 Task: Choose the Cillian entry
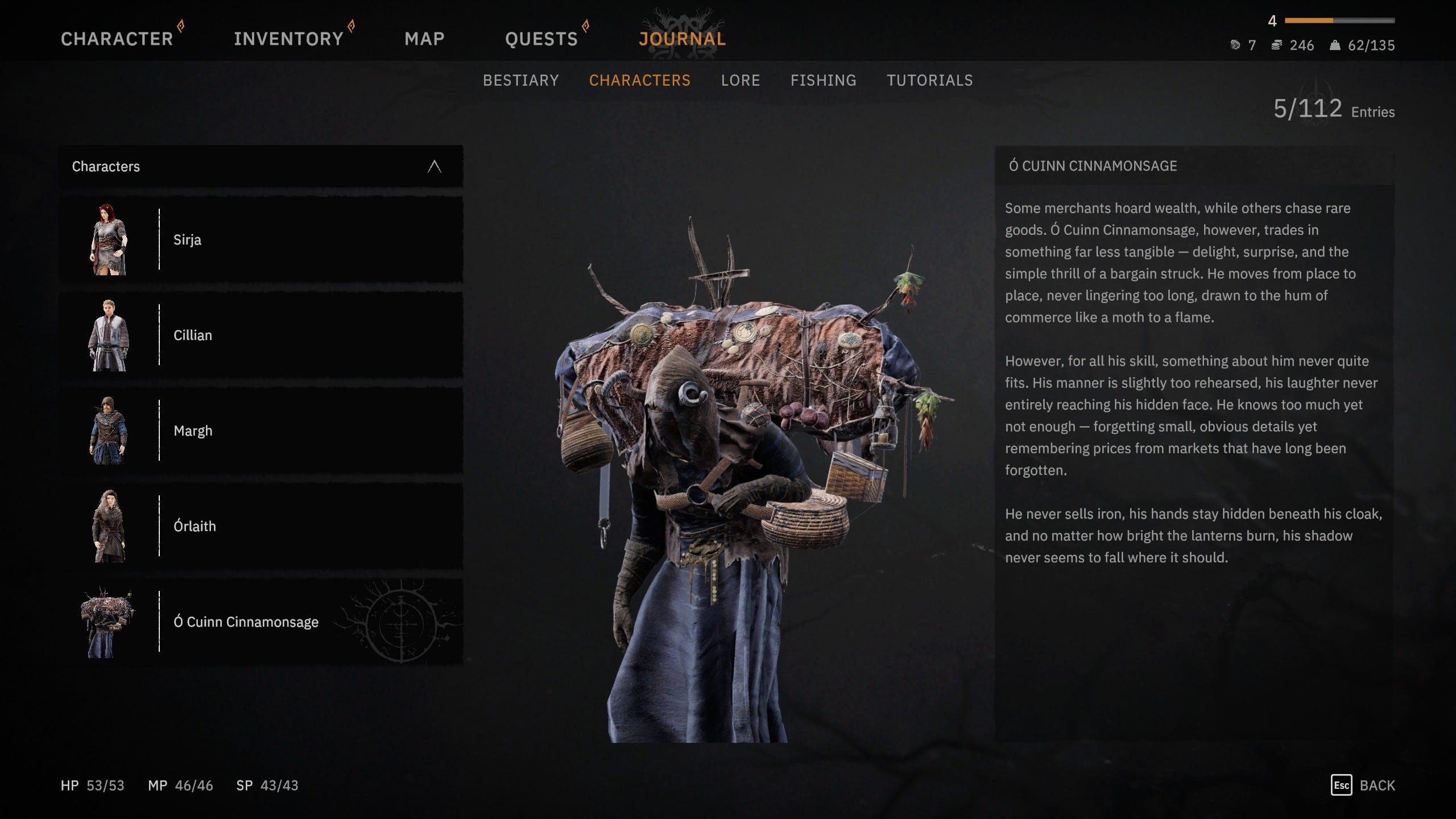(x=260, y=335)
